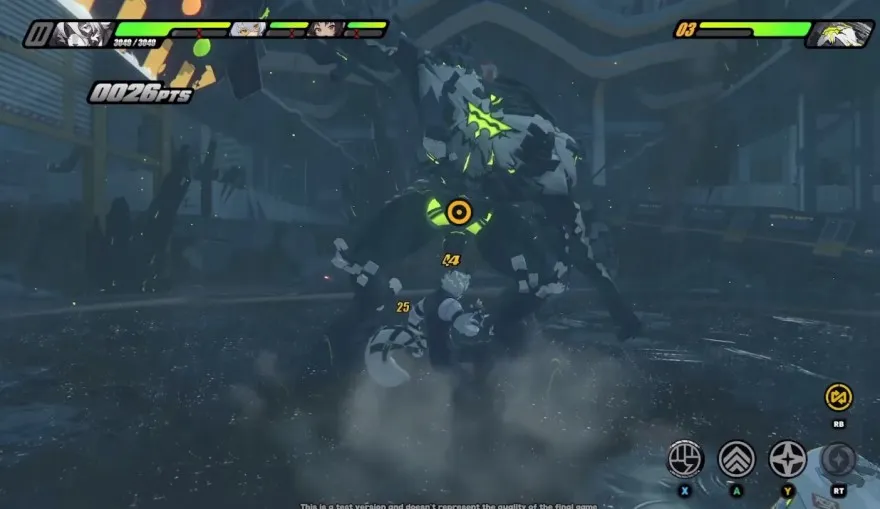This screenshot has width=880, height=509.
Task: Switch to the white-haired teammate portrait
Action: click(x=247, y=29)
